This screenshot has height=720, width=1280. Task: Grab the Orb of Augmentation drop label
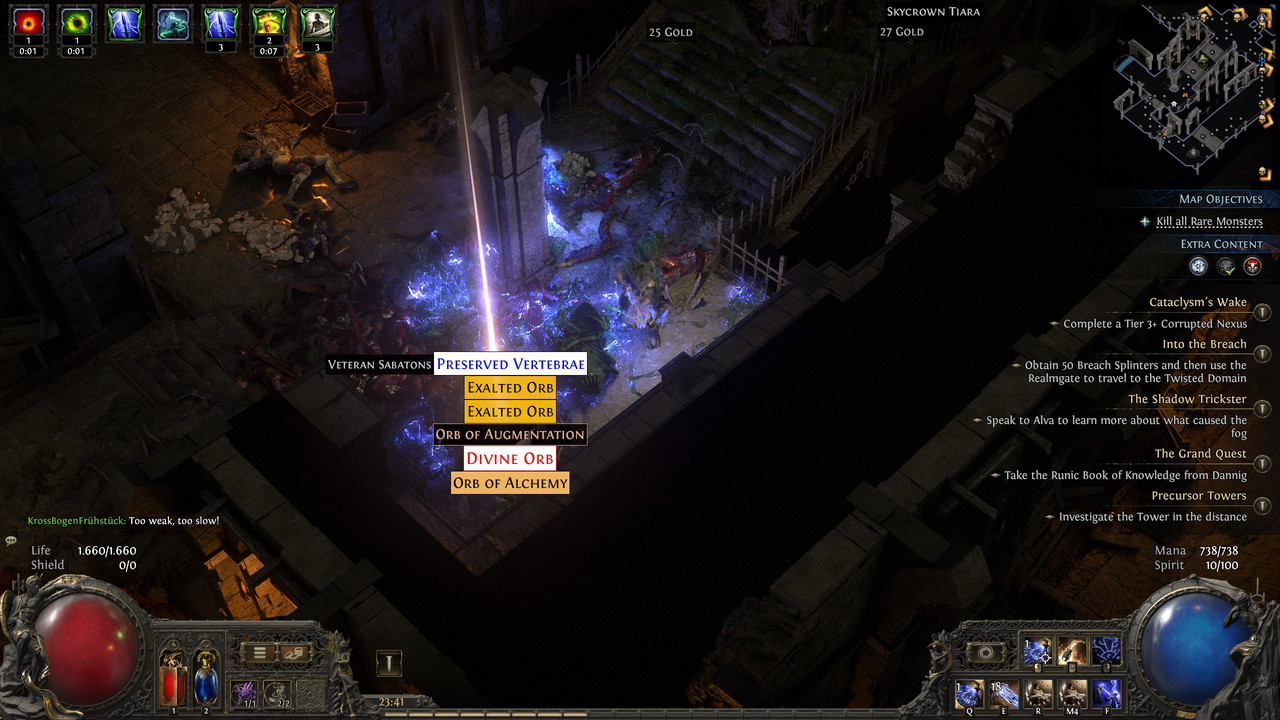[x=510, y=435]
